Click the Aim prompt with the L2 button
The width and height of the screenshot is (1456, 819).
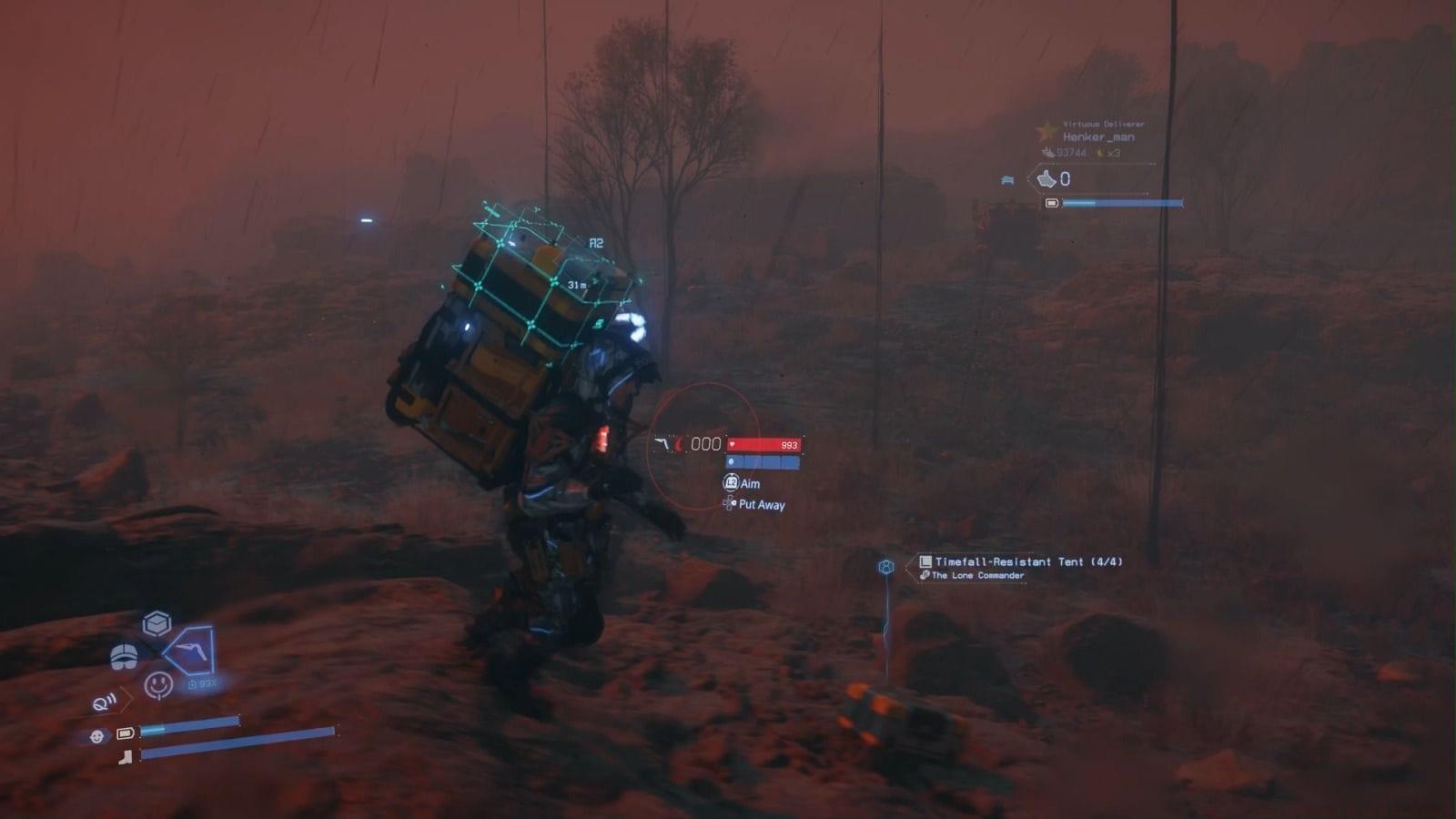740,484
